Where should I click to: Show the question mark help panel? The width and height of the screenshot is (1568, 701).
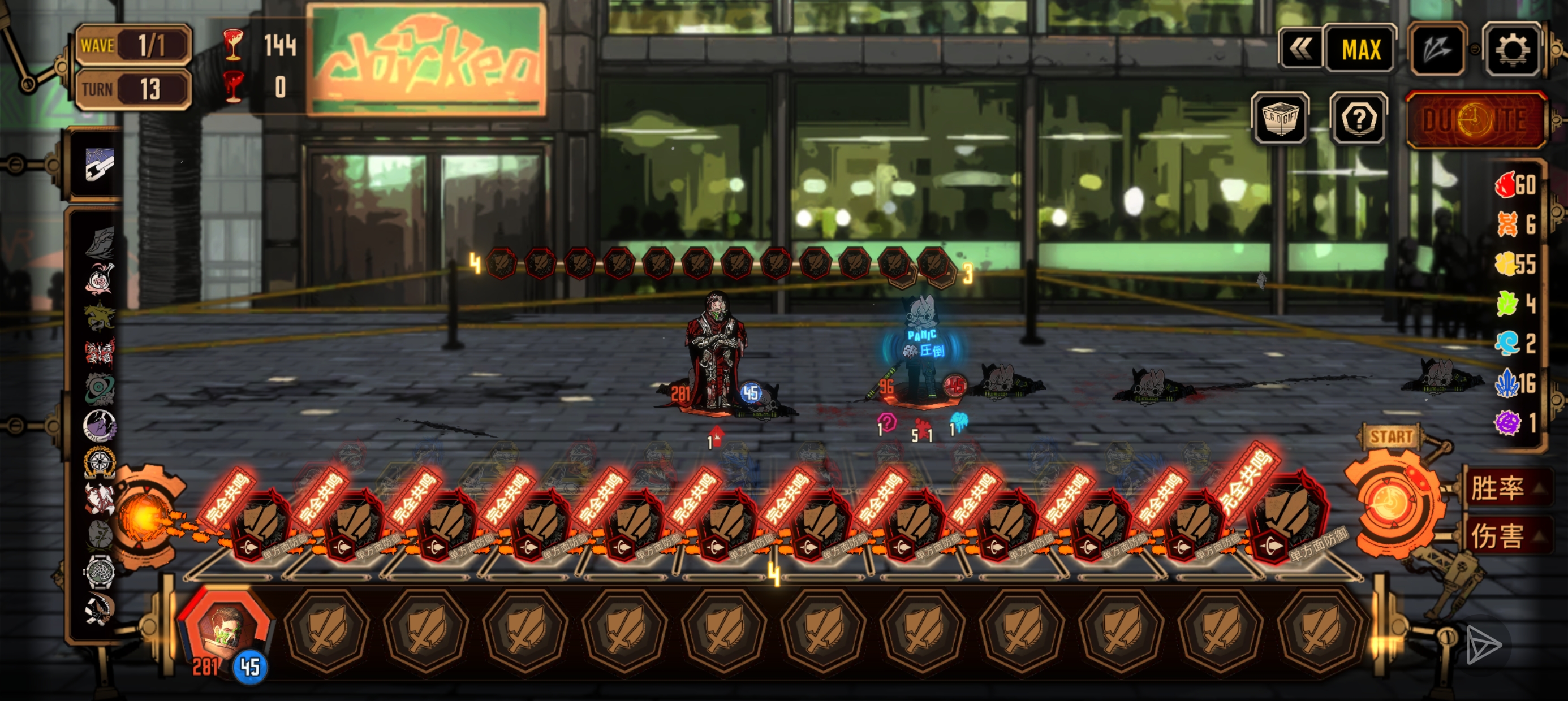(1359, 119)
